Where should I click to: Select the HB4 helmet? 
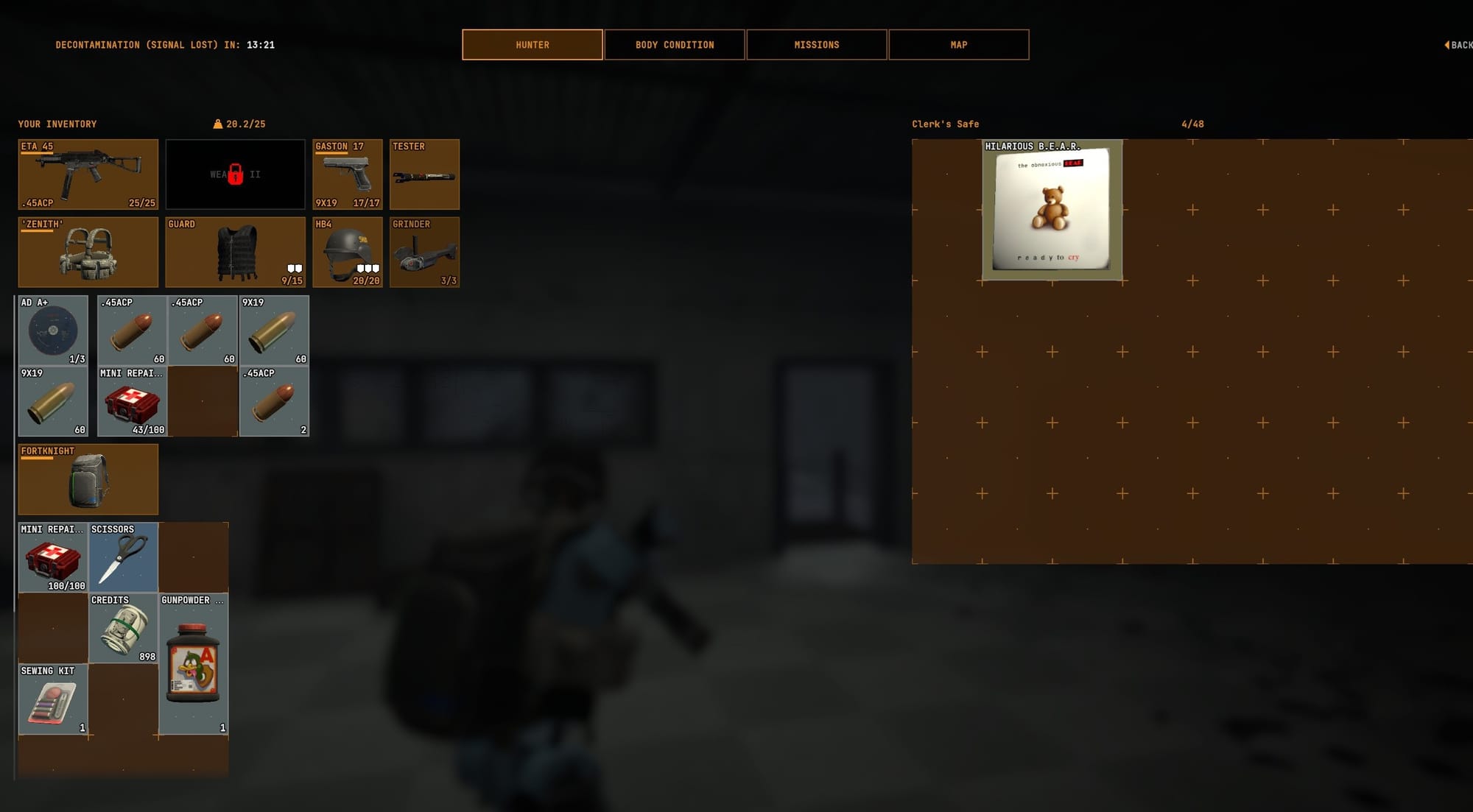pyautogui.click(x=348, y=253)
